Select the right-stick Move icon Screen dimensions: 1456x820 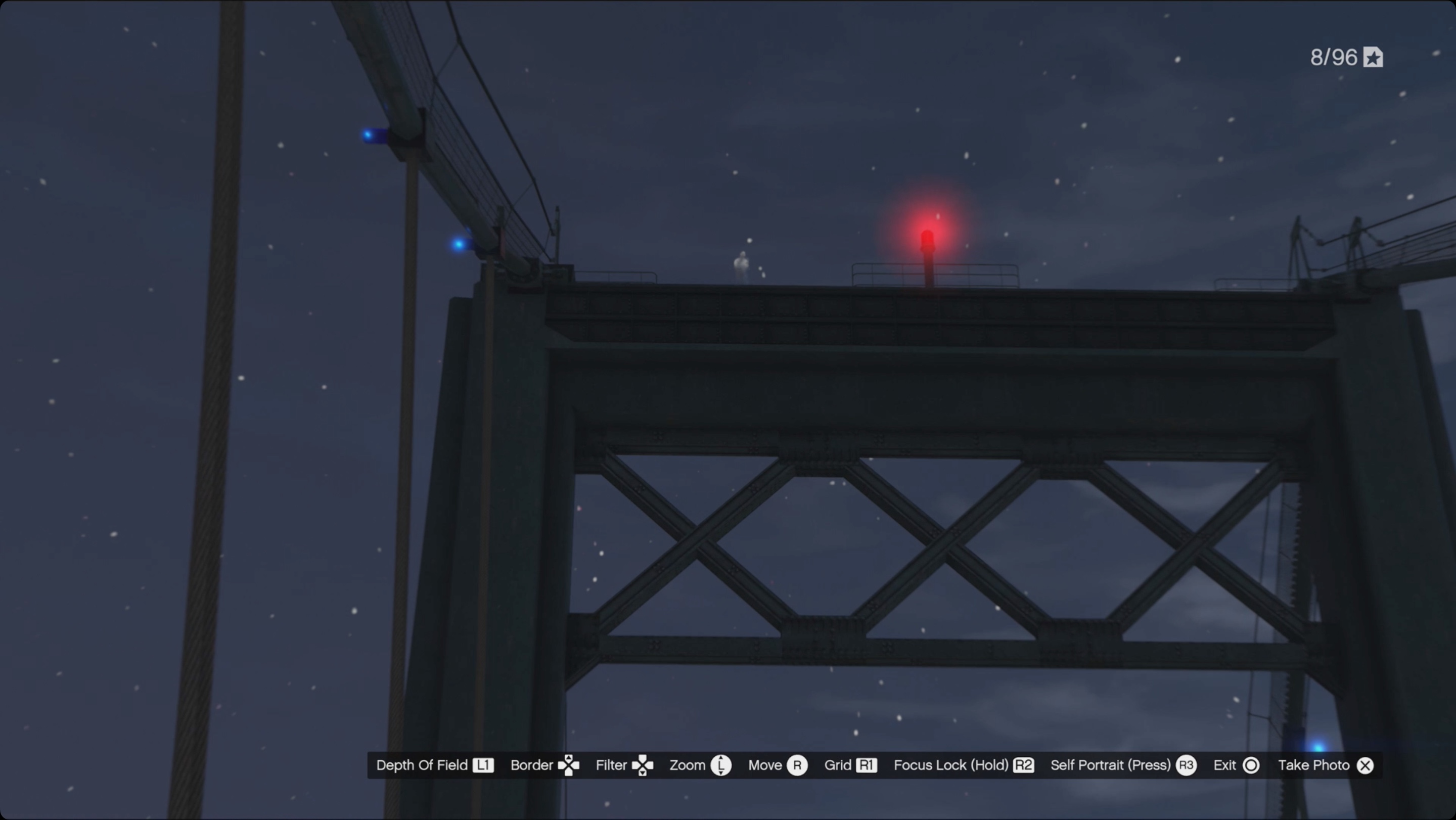798,765
